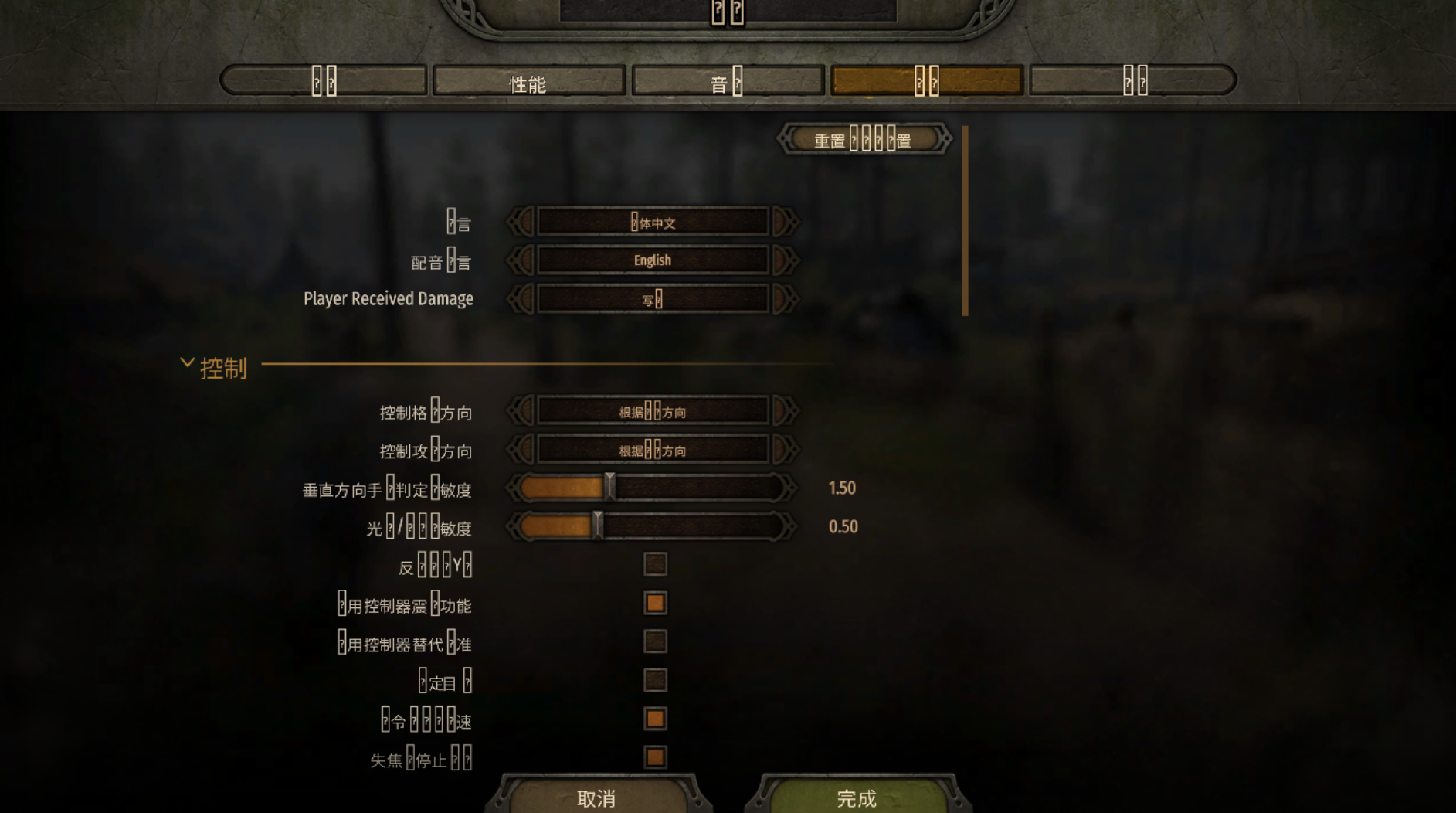Switch to the 性能 tab
The height and width of the screenshot is (813, 1456).
[x=528, y=82]
